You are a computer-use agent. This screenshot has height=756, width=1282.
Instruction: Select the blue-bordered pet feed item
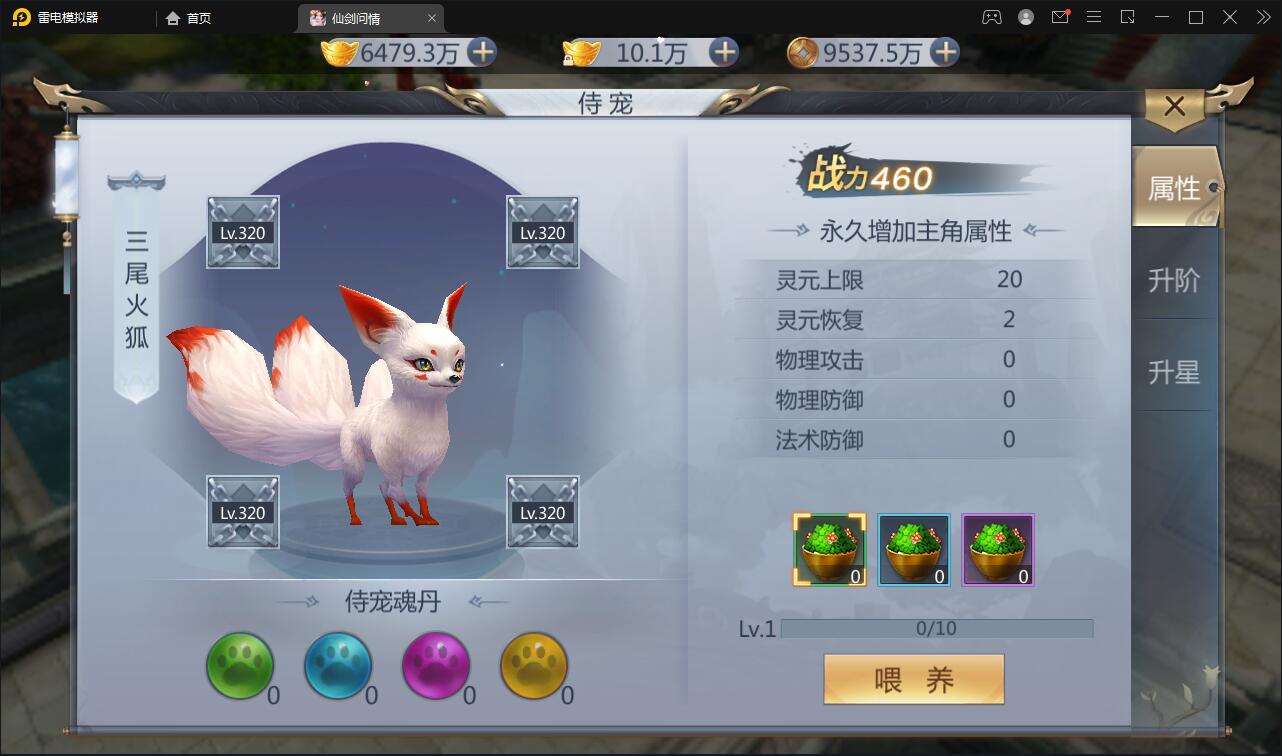point(913,549)
